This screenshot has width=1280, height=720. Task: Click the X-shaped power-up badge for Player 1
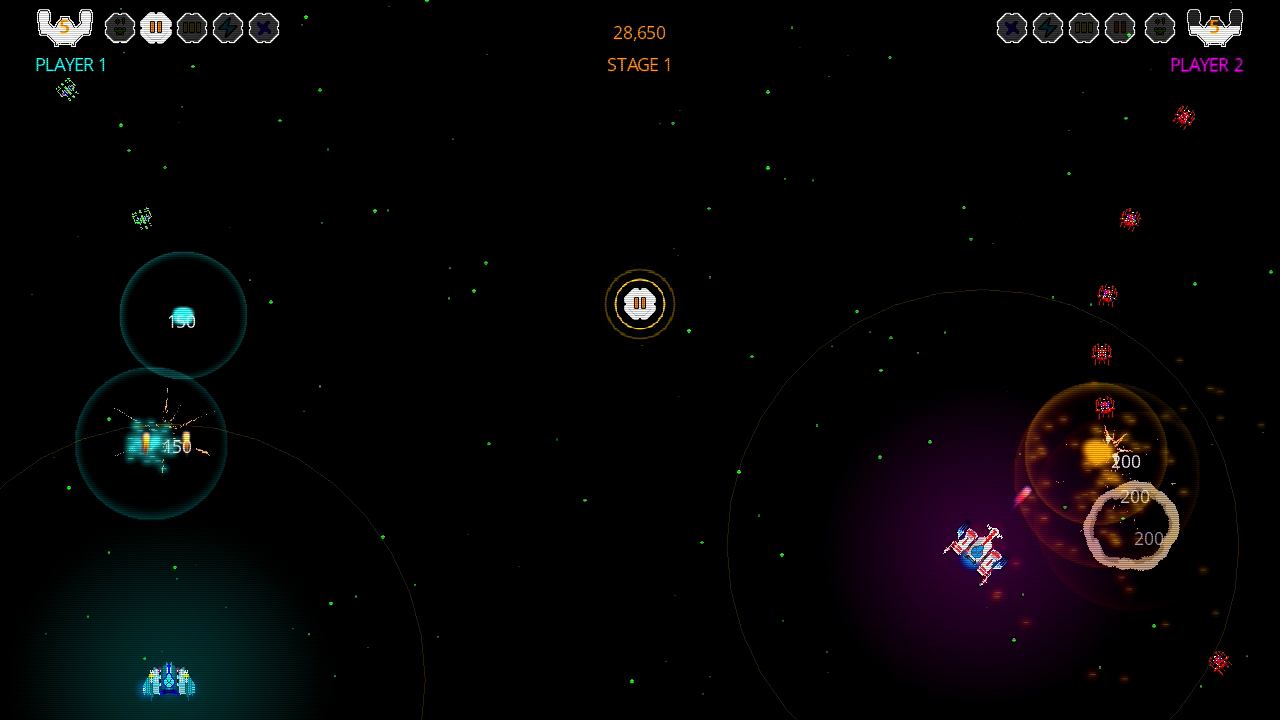pos(264,28)
